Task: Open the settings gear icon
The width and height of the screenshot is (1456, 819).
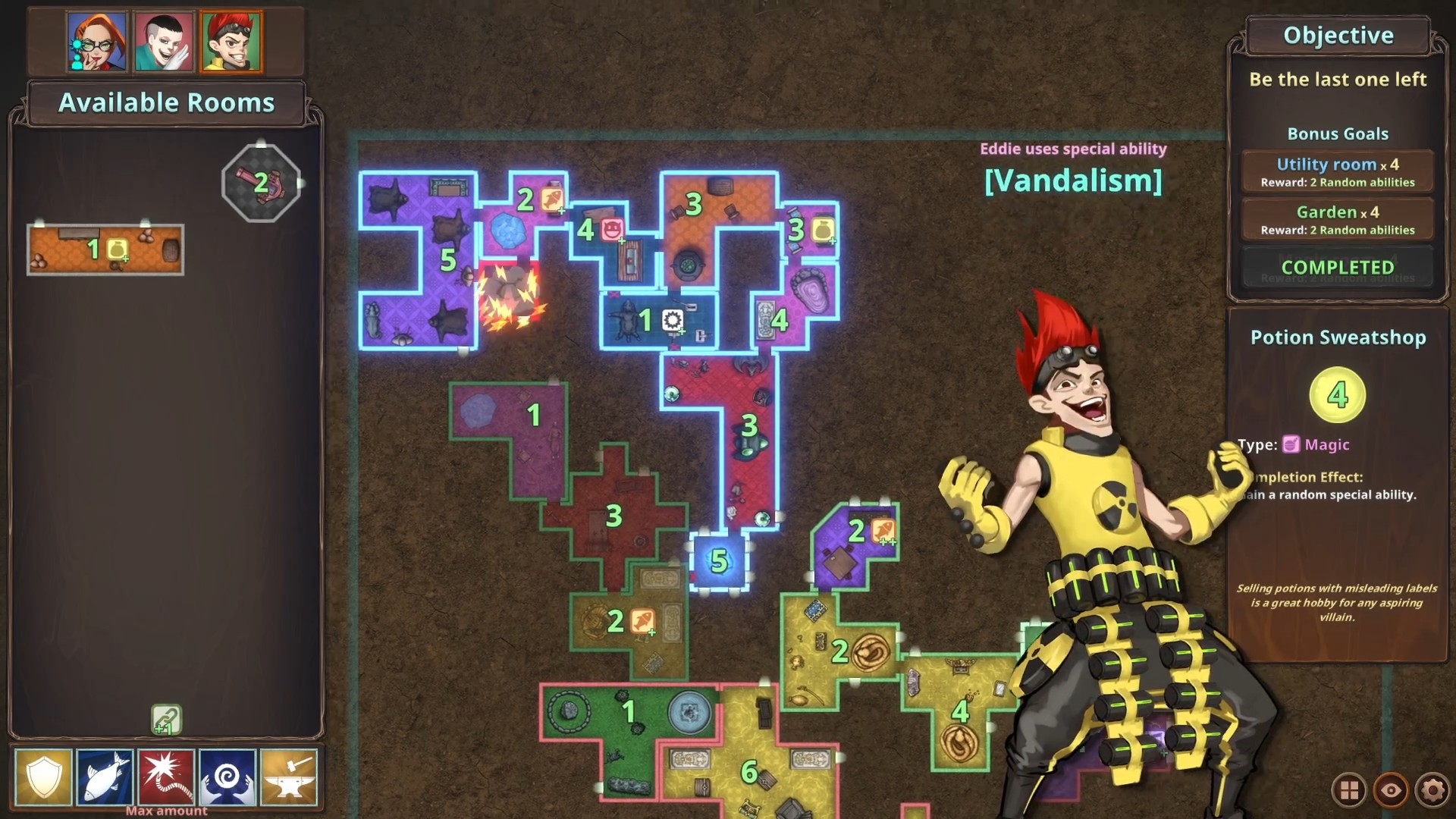Action: [1432, 790]
